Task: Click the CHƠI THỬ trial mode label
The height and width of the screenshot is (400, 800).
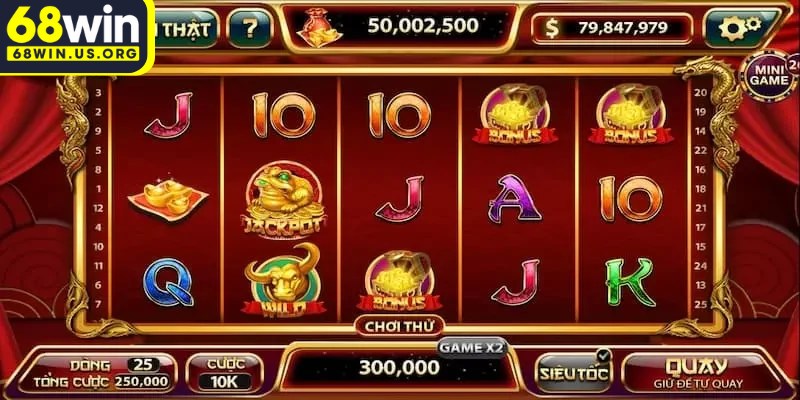Action: [x=398, y=324]
